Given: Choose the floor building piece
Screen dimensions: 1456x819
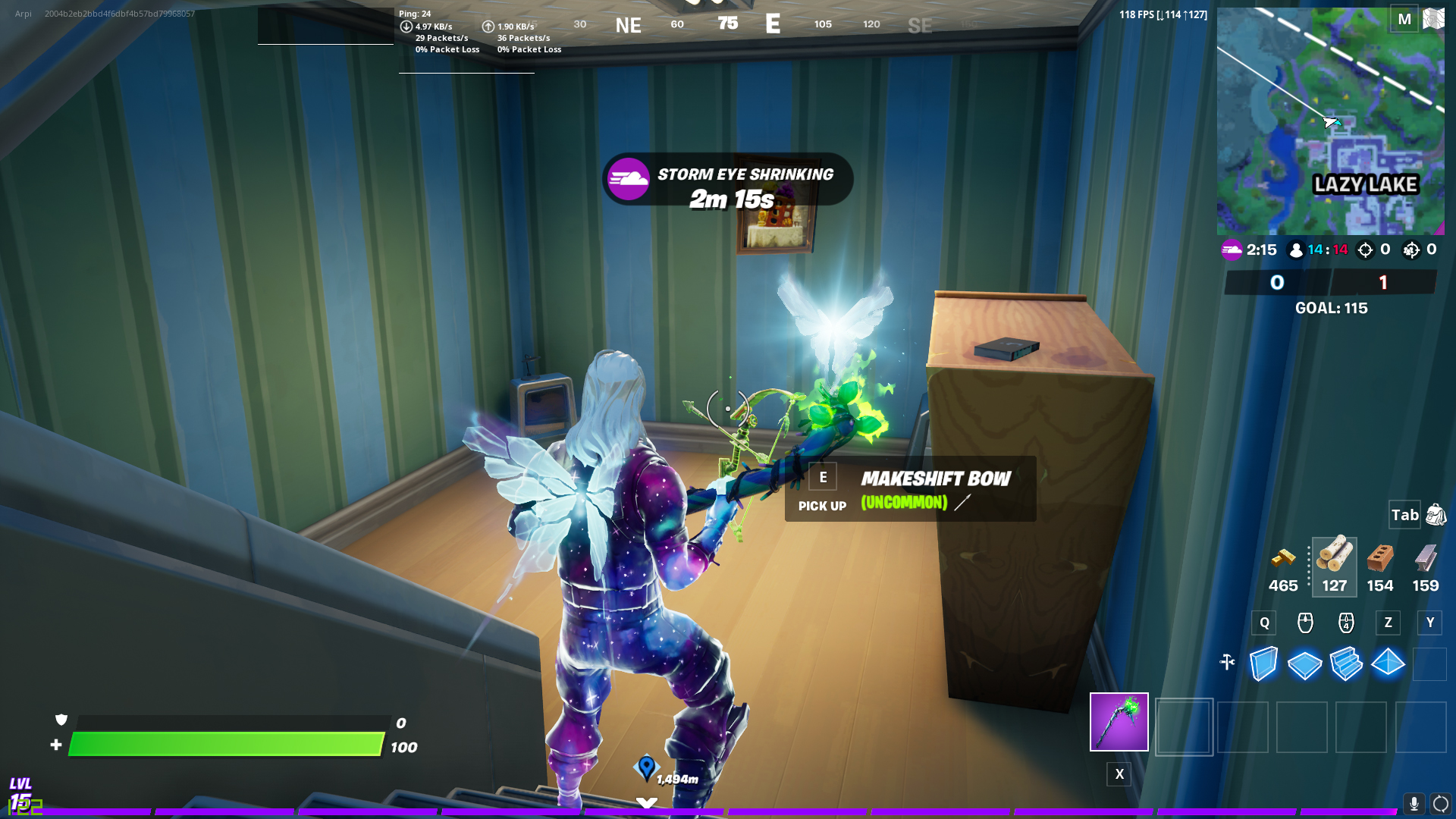Looking at the screenshot, I should coord(1304,664).
